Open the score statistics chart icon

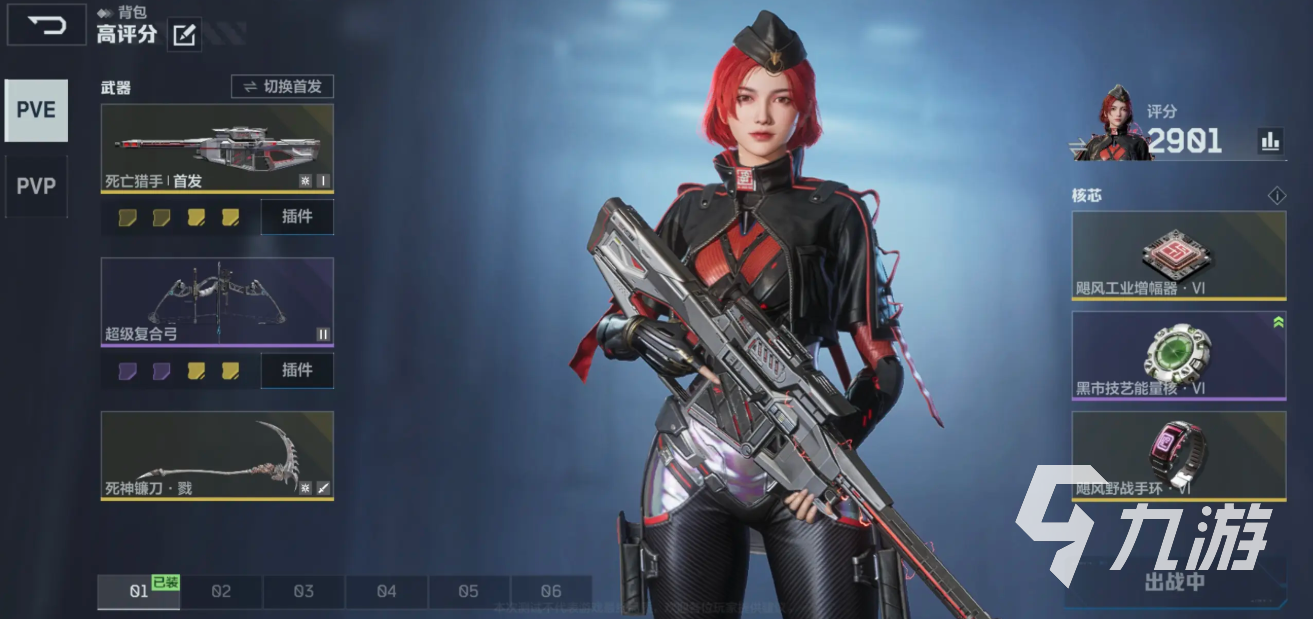point(1270,142)
